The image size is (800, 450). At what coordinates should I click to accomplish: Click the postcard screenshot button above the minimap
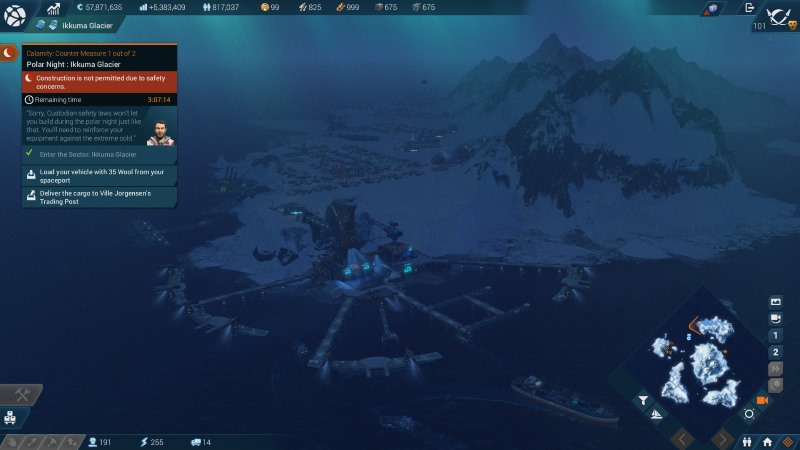[775, 301]
